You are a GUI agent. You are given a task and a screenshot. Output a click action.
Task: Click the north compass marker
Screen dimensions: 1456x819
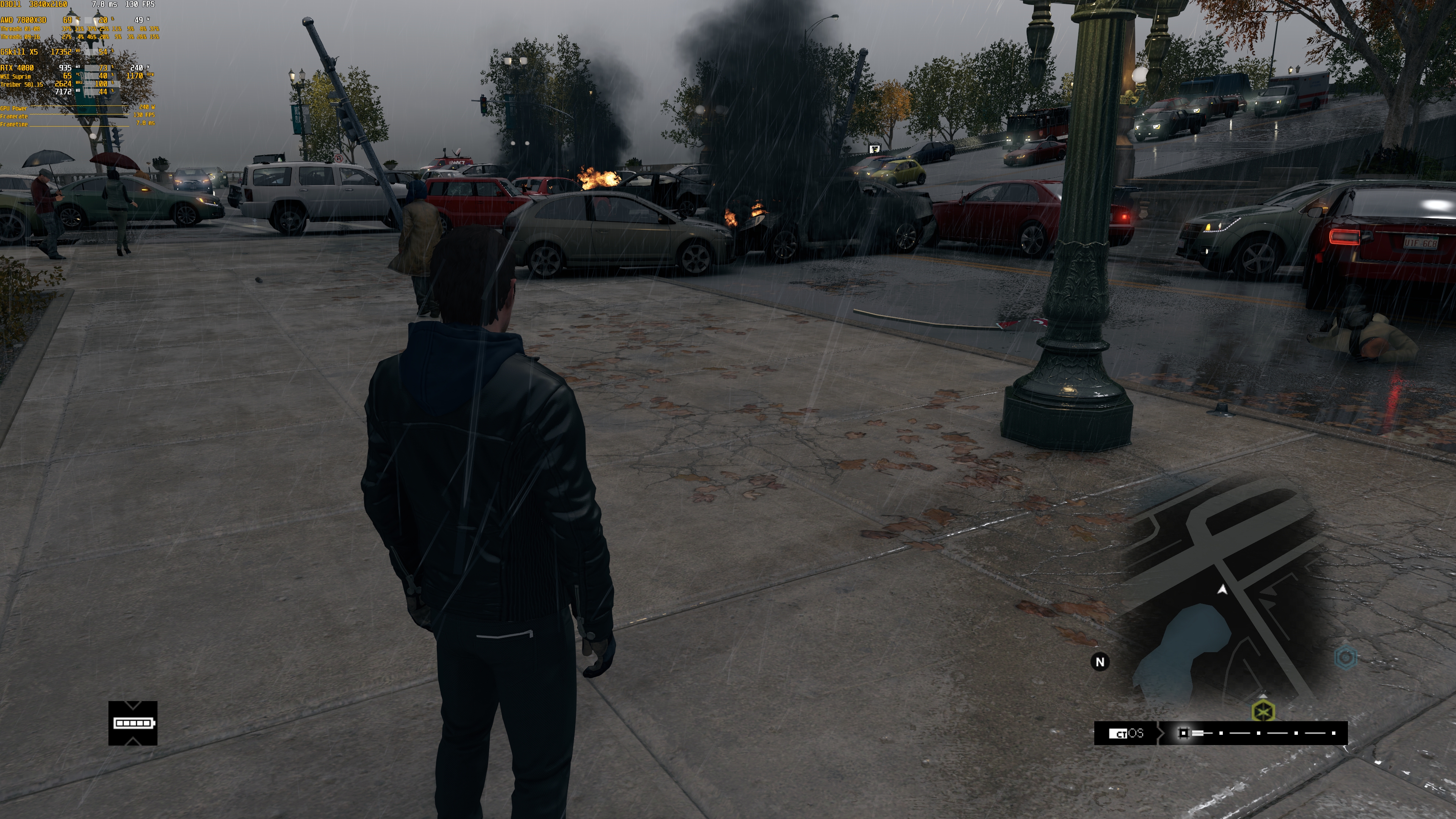point(1100,662)
